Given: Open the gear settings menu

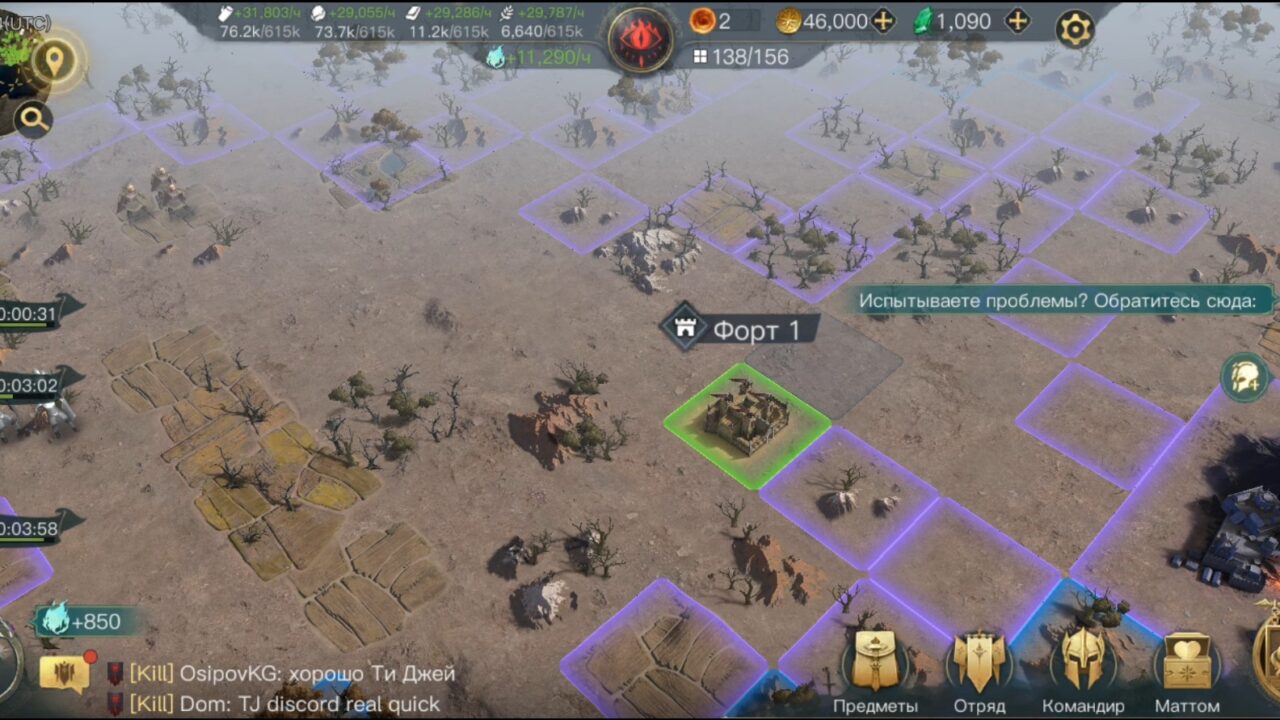Looking at the screenshot, I should tap(1075, 29).
